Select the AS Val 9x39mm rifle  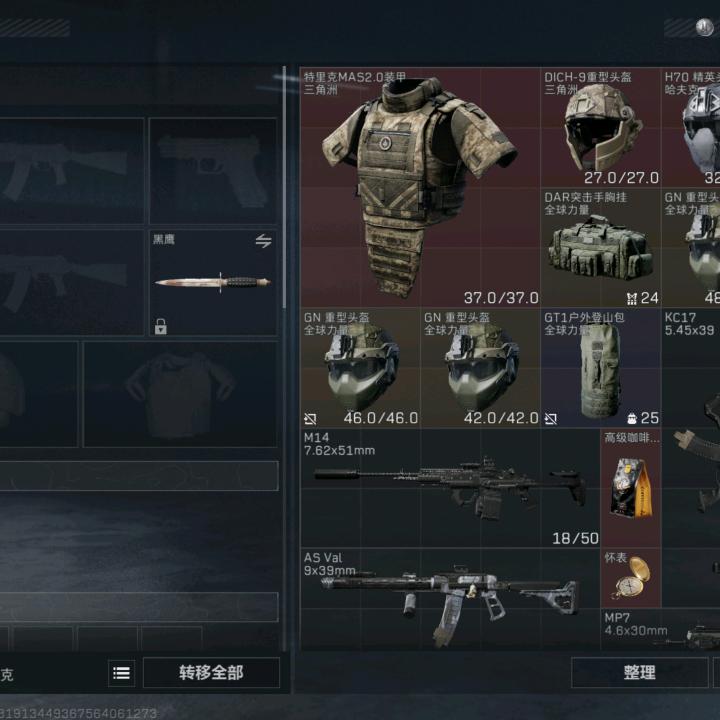[x=450, y=598]
